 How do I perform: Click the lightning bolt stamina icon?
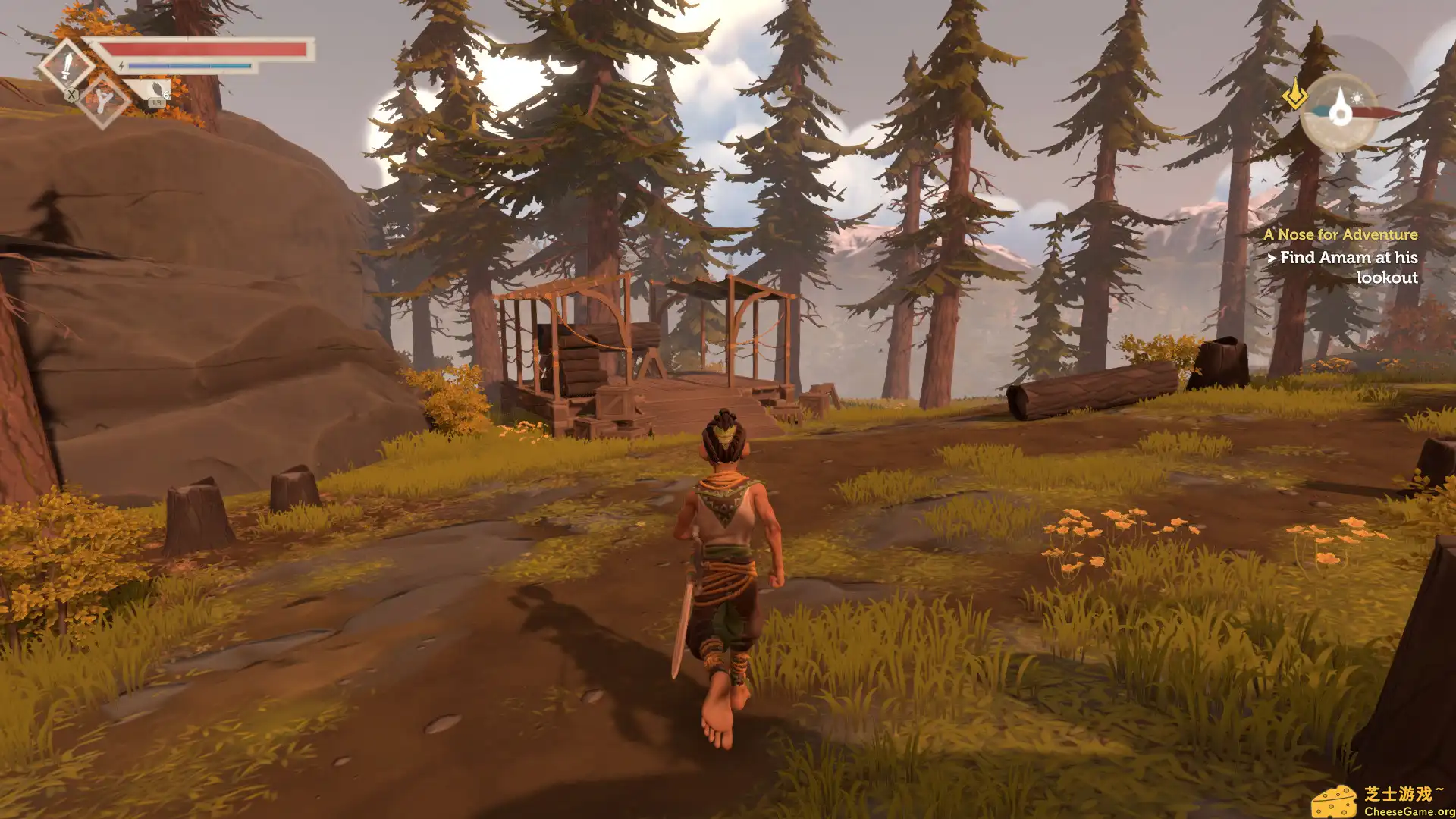click(121, 65)
